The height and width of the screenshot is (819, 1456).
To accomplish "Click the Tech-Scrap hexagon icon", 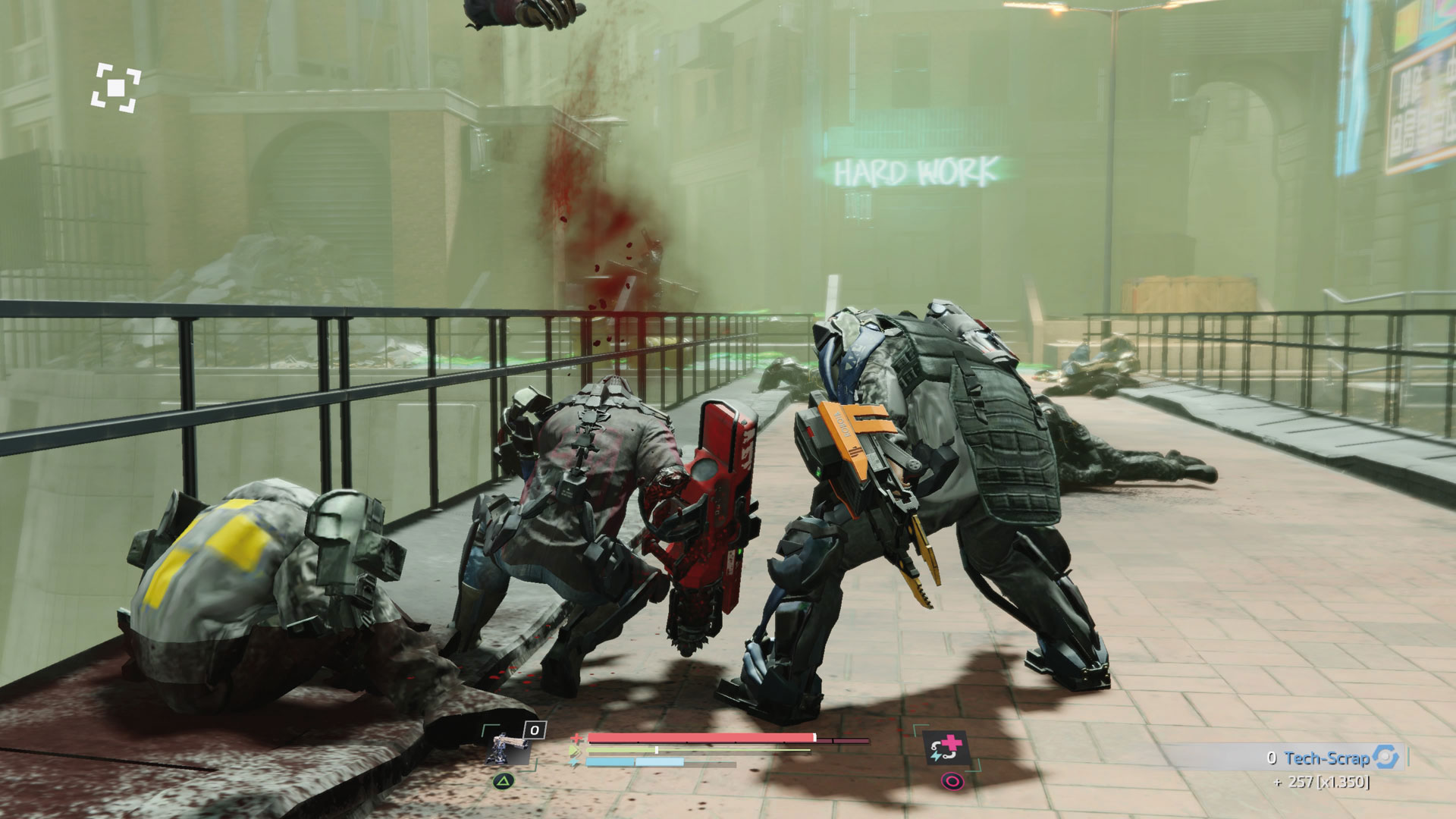I will (x=1386, y=757).
